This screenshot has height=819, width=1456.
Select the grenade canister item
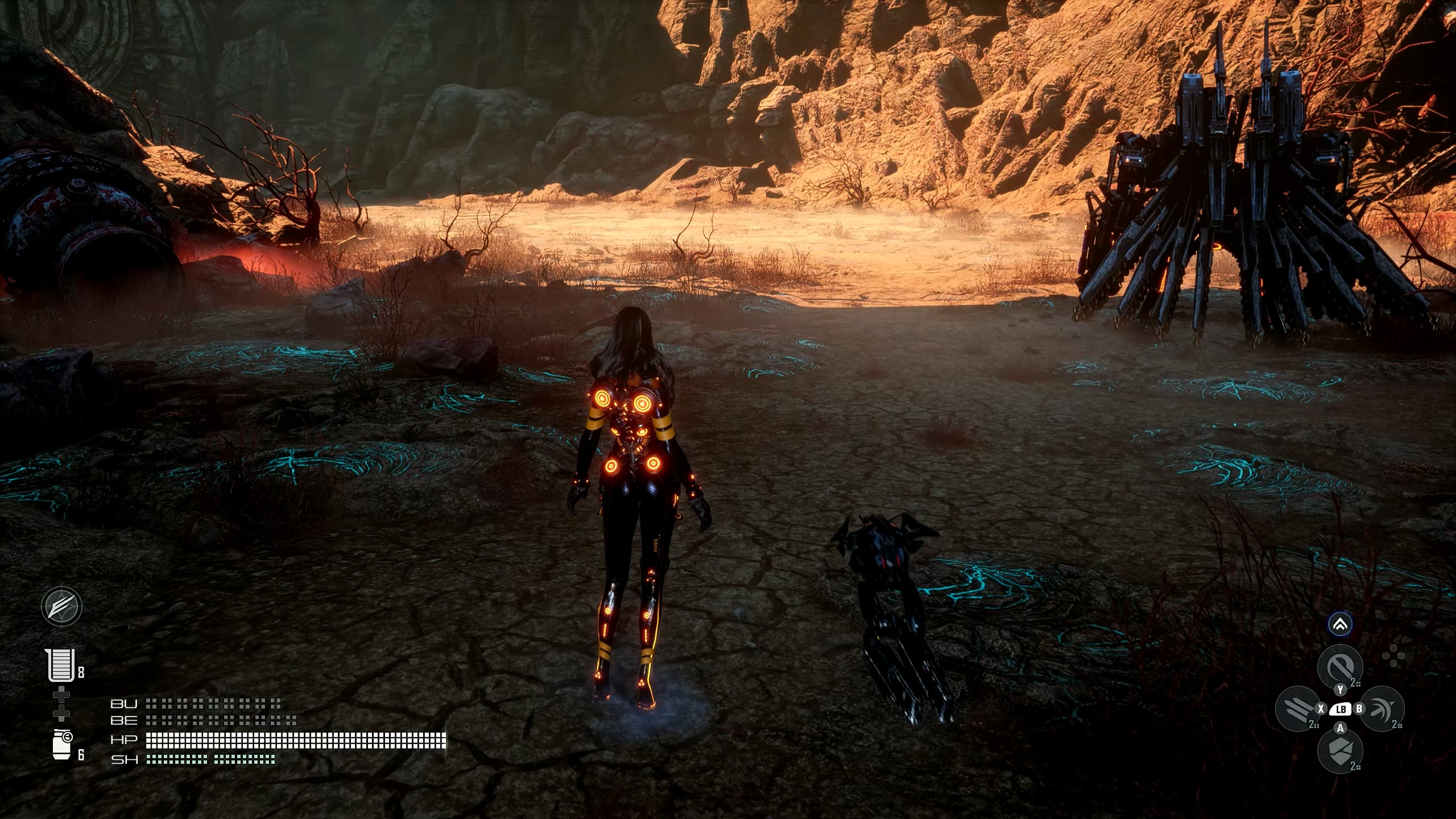click(62, 744)
